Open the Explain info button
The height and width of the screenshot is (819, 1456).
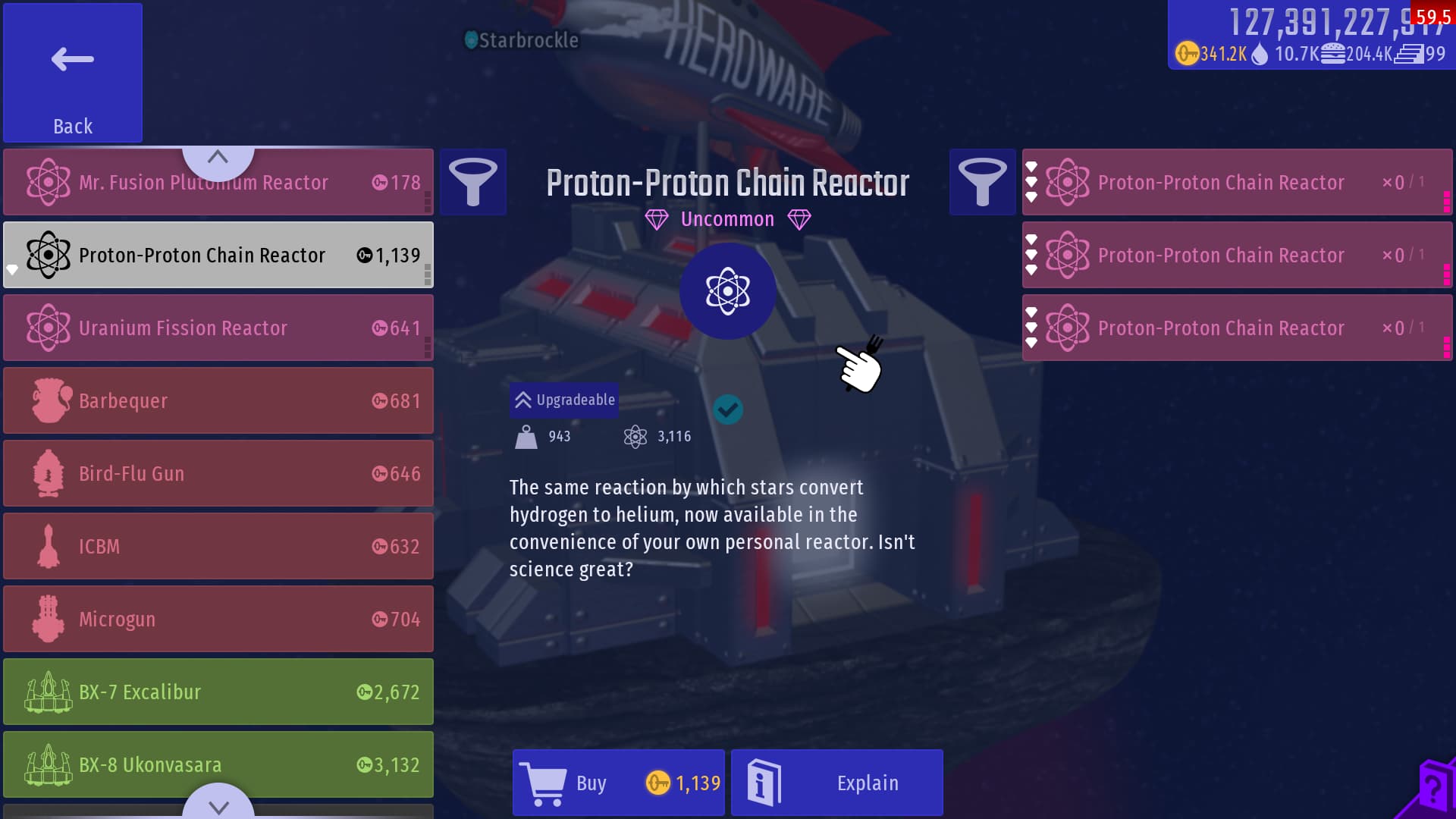pyautogui.click(x=837, y=783)
